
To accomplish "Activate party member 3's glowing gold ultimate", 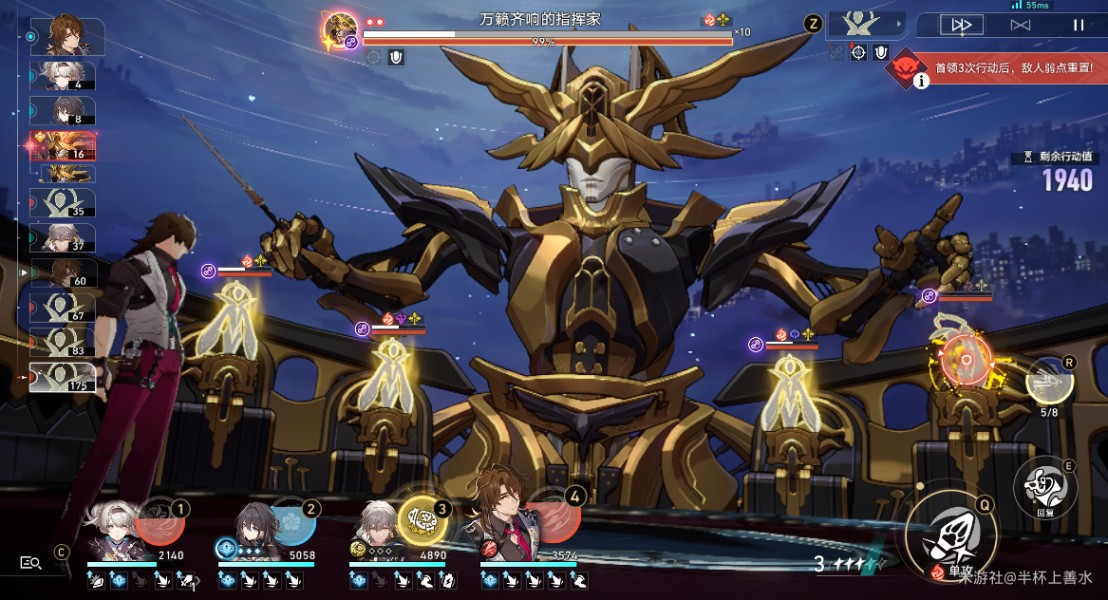I will pyautogui.click(x=423, y=520).
